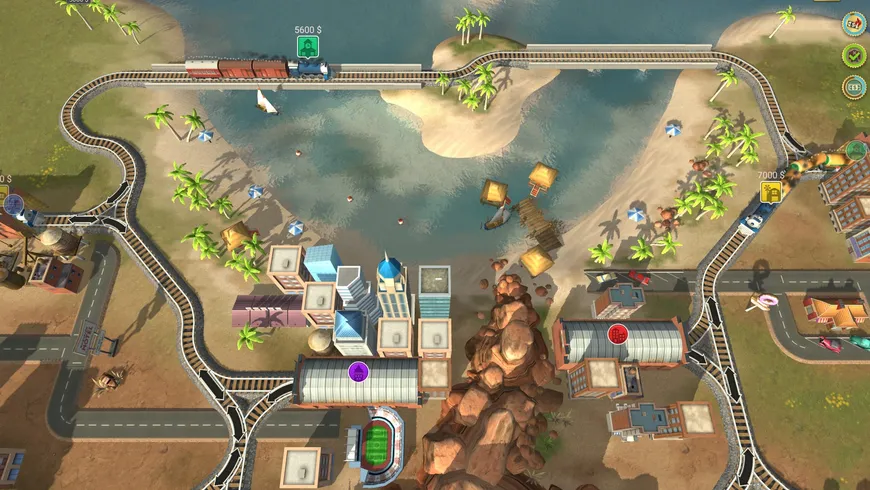870x490 pixels.
Task: Click the purple station marker
Action: 356,371
